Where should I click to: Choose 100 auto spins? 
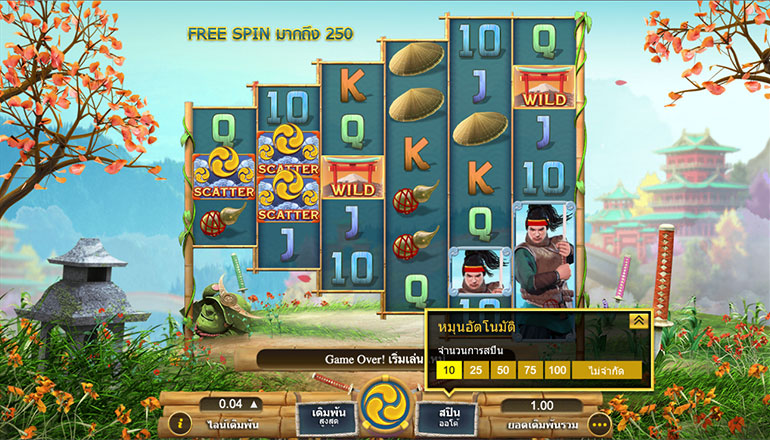point(557,372)
